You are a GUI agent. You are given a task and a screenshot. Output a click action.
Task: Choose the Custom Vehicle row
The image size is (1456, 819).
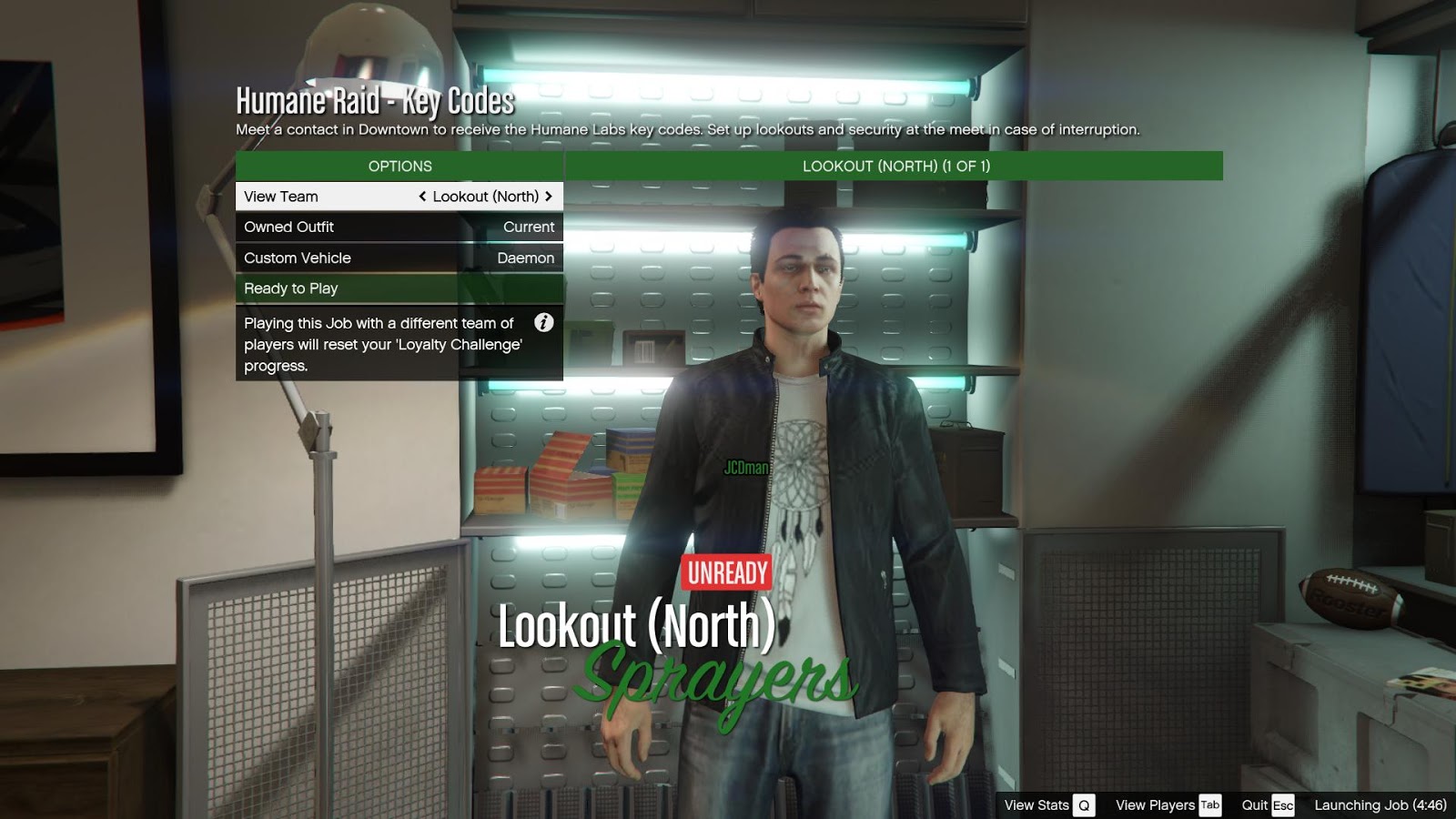pyautogui.click(x=399, y=258)
